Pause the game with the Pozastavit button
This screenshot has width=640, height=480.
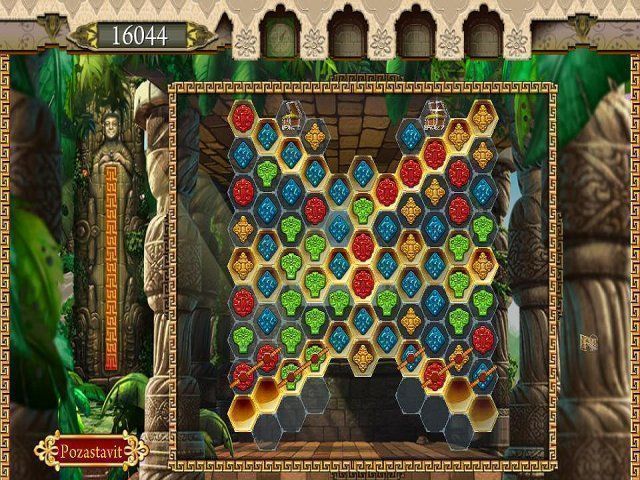[x=90, y=449]
